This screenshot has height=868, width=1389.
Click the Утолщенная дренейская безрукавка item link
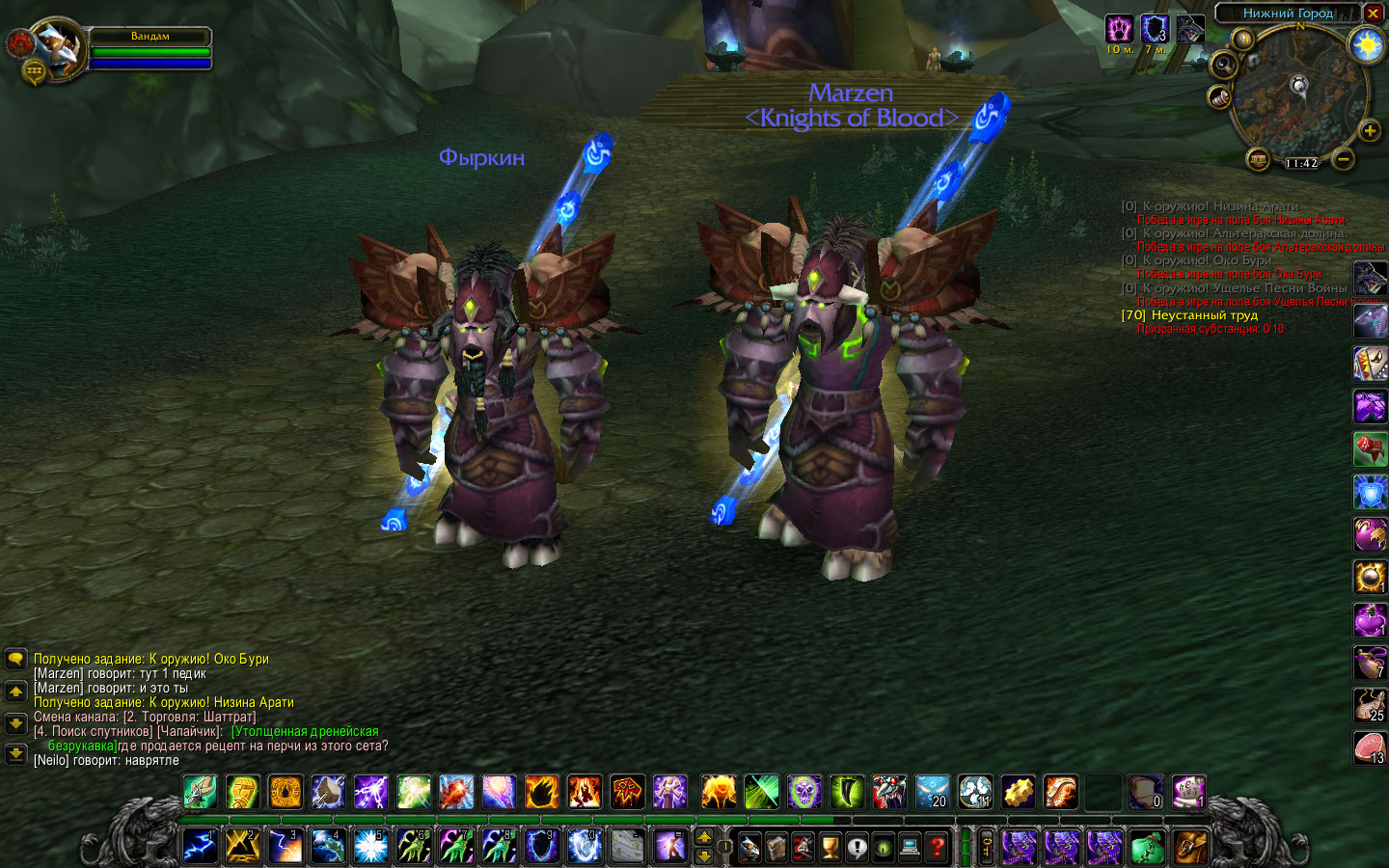click(x=305, y=731)
